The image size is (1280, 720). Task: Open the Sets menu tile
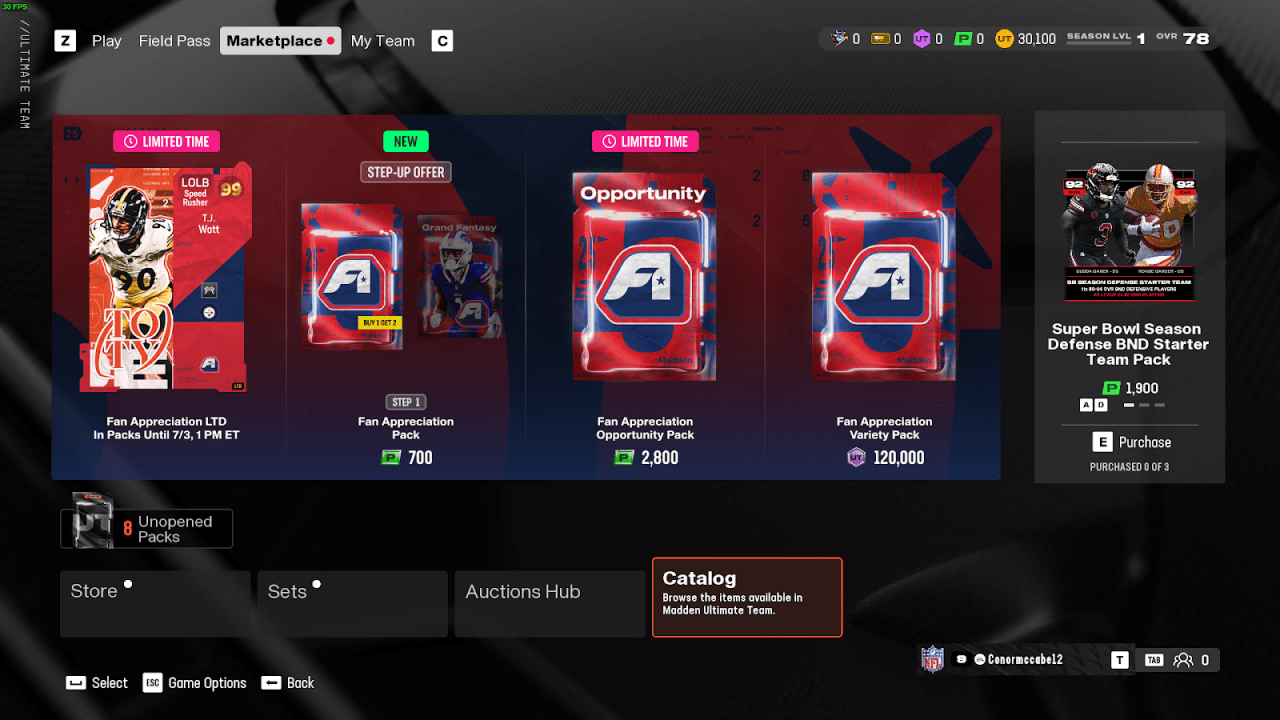(352, 603)
